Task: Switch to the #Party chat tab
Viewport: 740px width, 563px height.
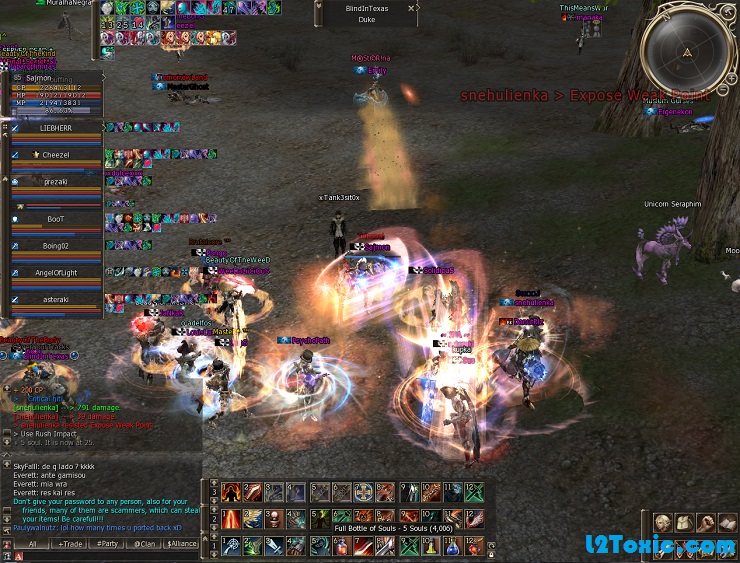Action: pyautogui.click(x=107, y=544)
